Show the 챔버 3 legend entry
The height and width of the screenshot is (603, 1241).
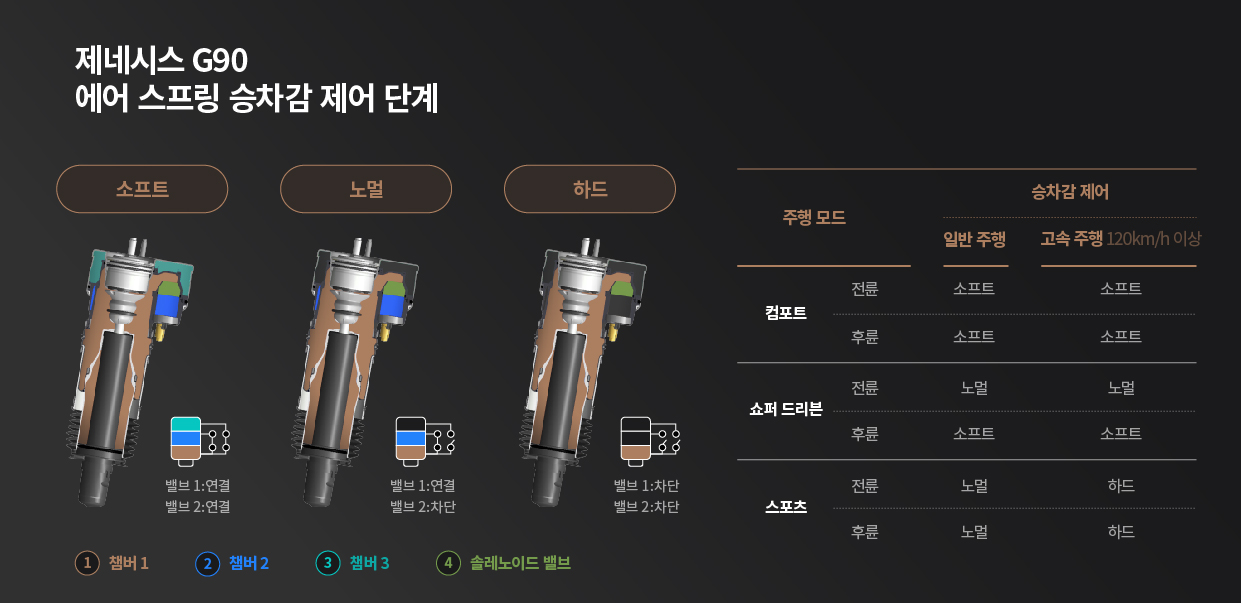[x=352, y=563]
